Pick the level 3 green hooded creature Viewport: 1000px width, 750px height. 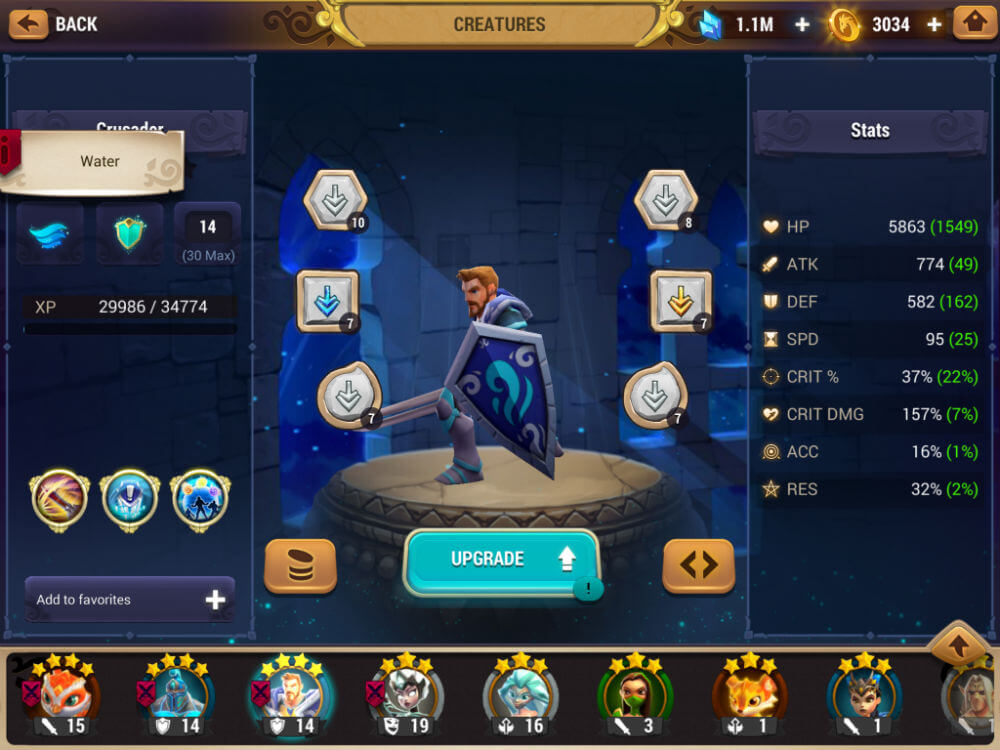(636, 695)
